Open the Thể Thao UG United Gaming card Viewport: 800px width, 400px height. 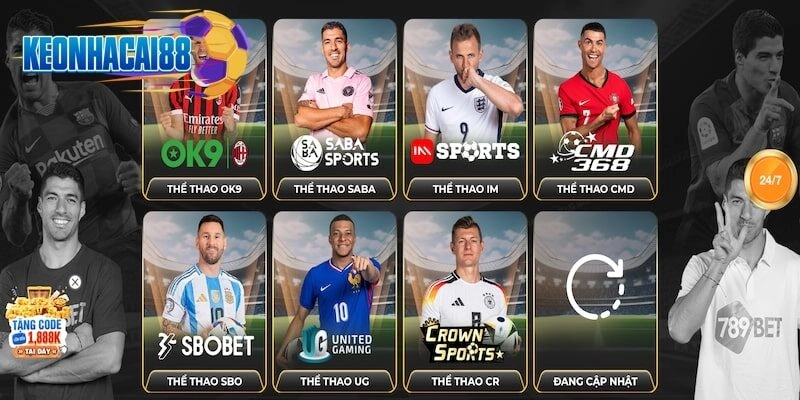[335, 300]
